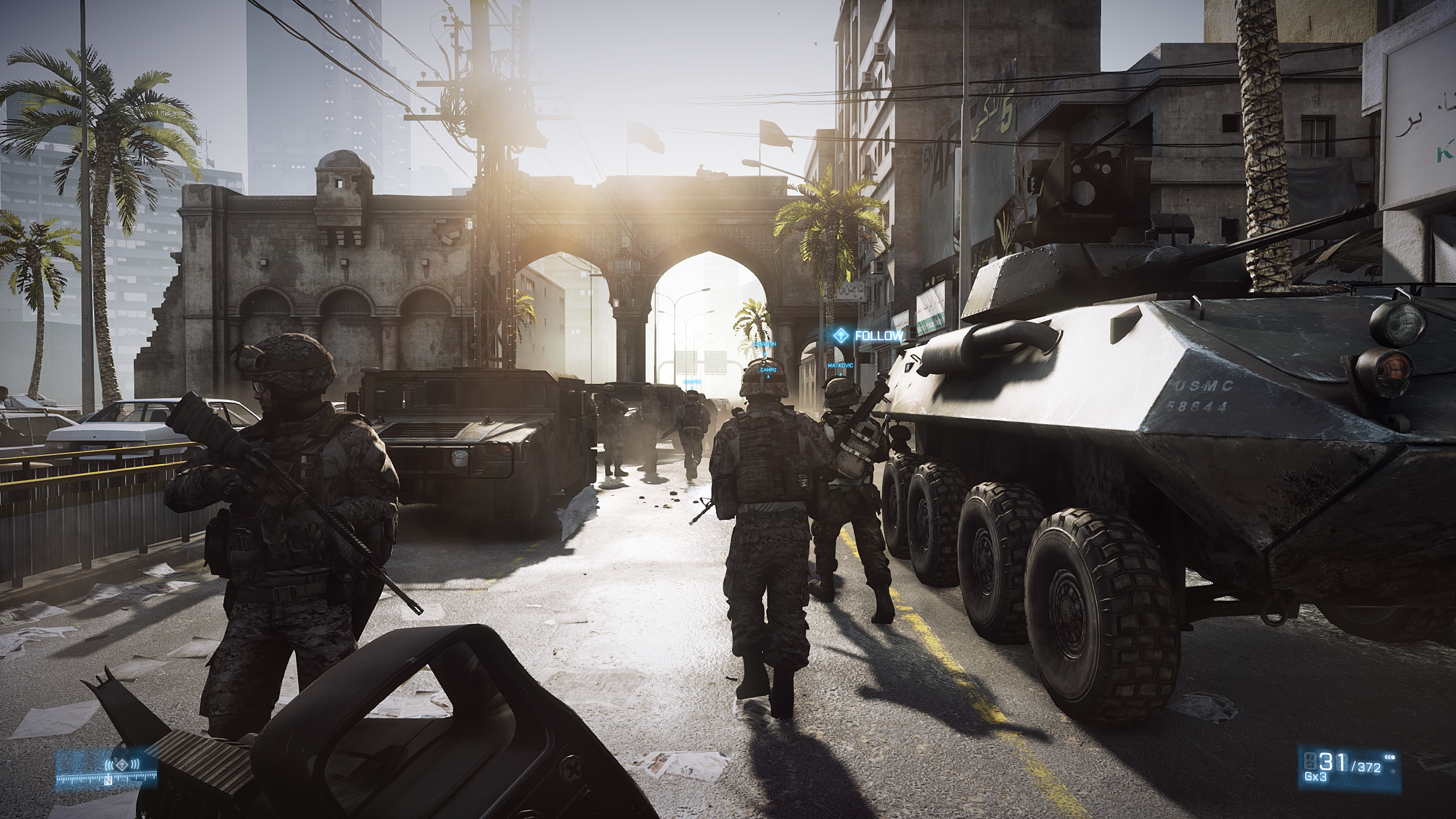The image size is (1456, 819).
Task: Expand the FOLLOW objective details
Action: pyautogui.click(x=876, y=337)
